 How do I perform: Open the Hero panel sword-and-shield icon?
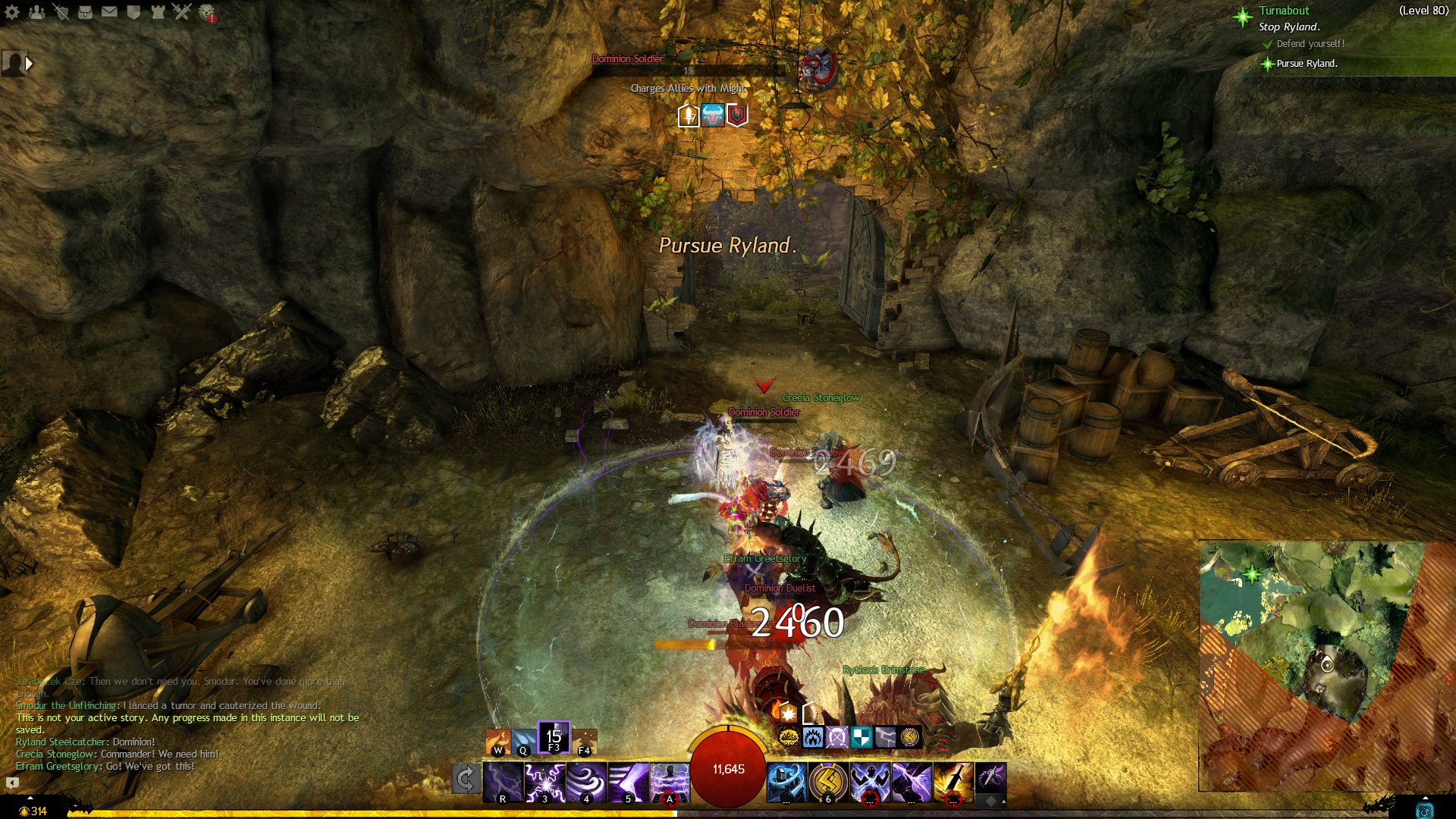tap(61, 12)
